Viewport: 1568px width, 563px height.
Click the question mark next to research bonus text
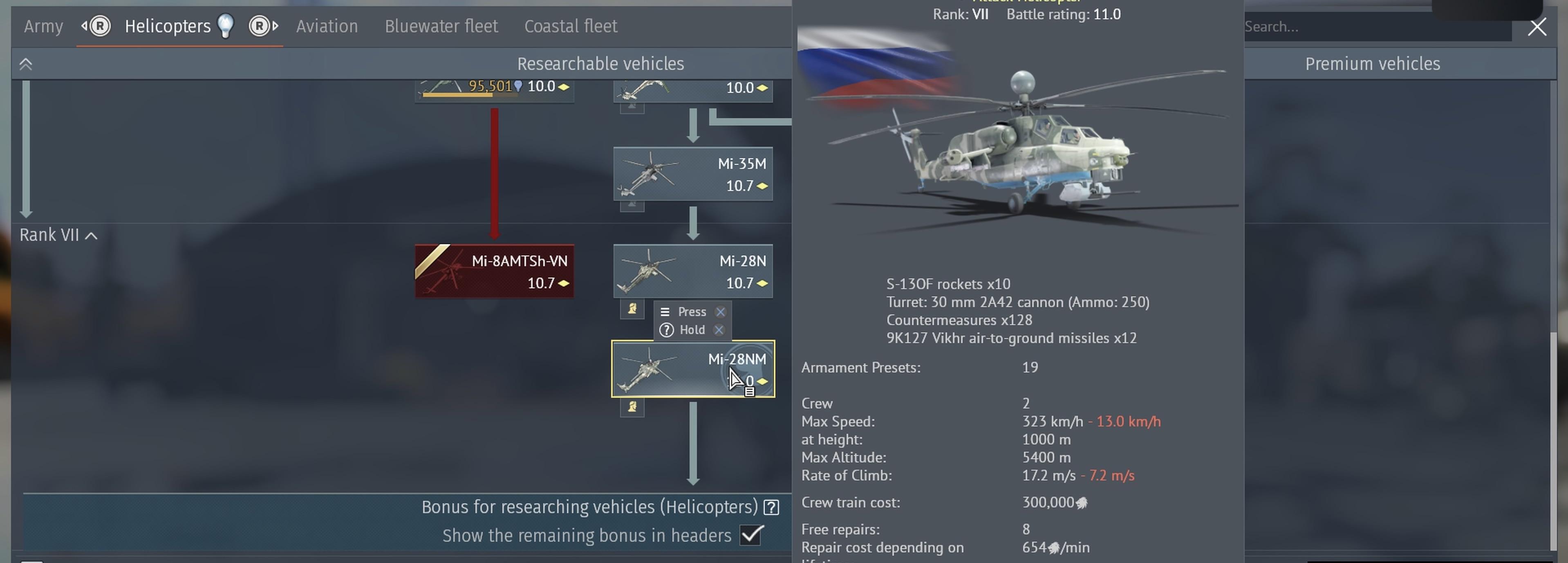(x=771, y=507)
